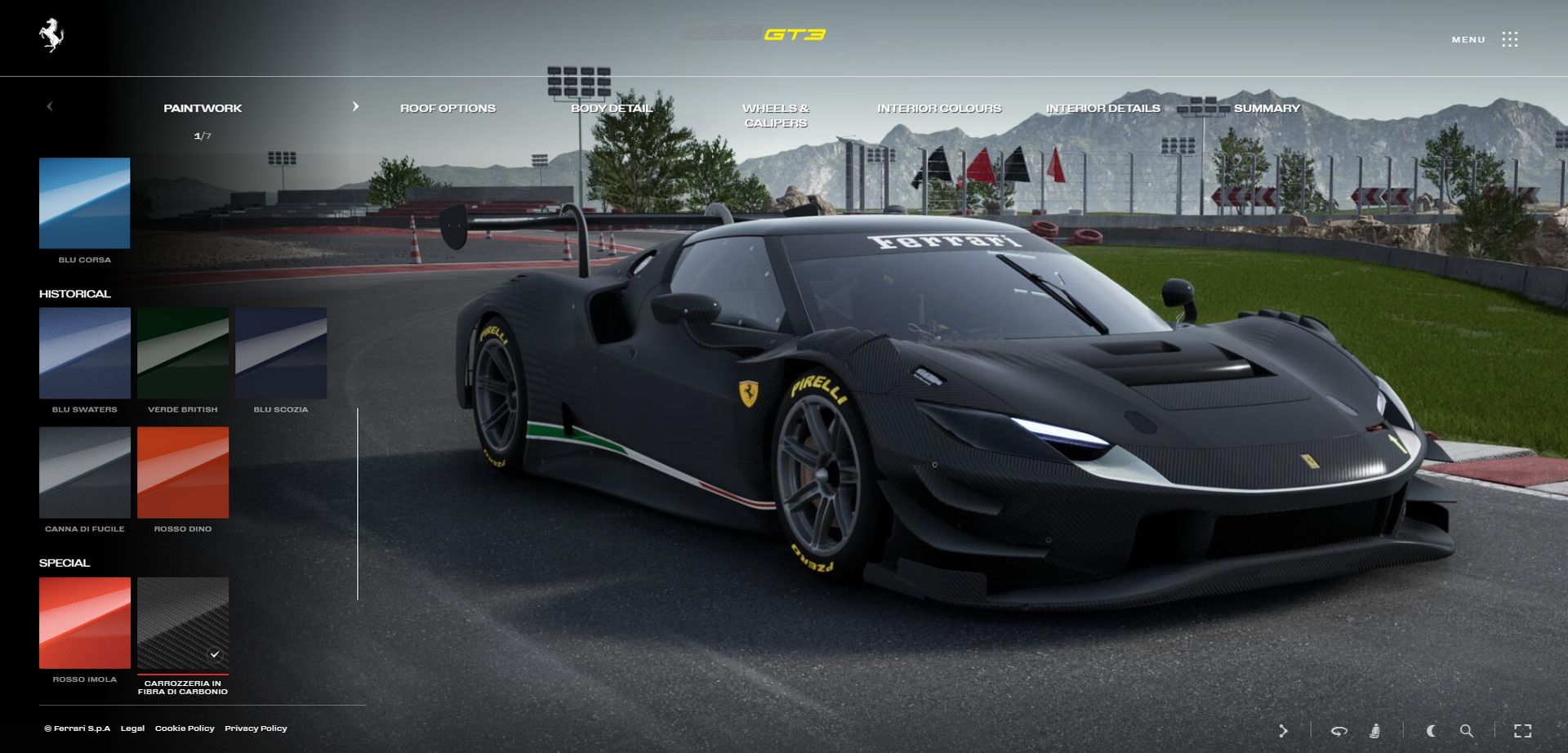Apply the Blu Scozia paint colour
Screen dimensions: 1568x753
point(281,353)
